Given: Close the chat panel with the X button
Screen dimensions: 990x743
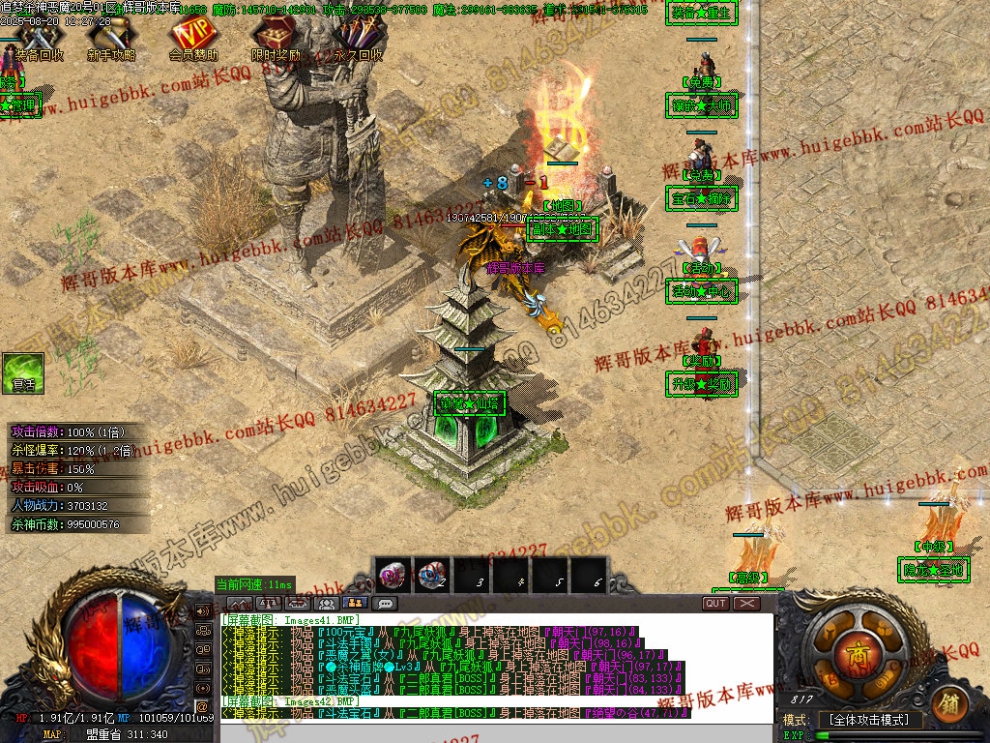Looking at the screenshot, I should pyautogui.click(x=747, y=604).
